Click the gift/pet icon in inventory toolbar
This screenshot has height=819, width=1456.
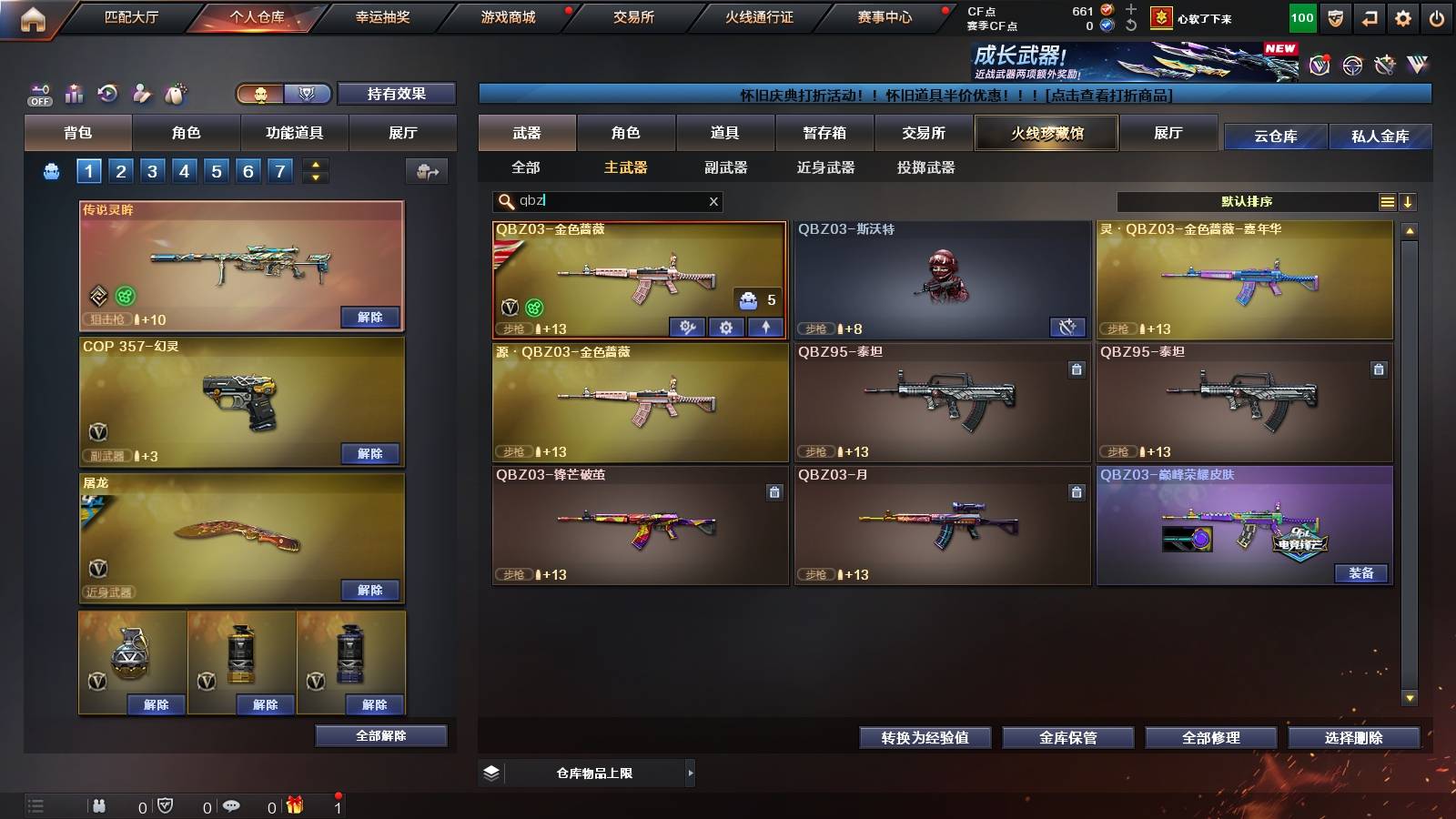[174, 94]
